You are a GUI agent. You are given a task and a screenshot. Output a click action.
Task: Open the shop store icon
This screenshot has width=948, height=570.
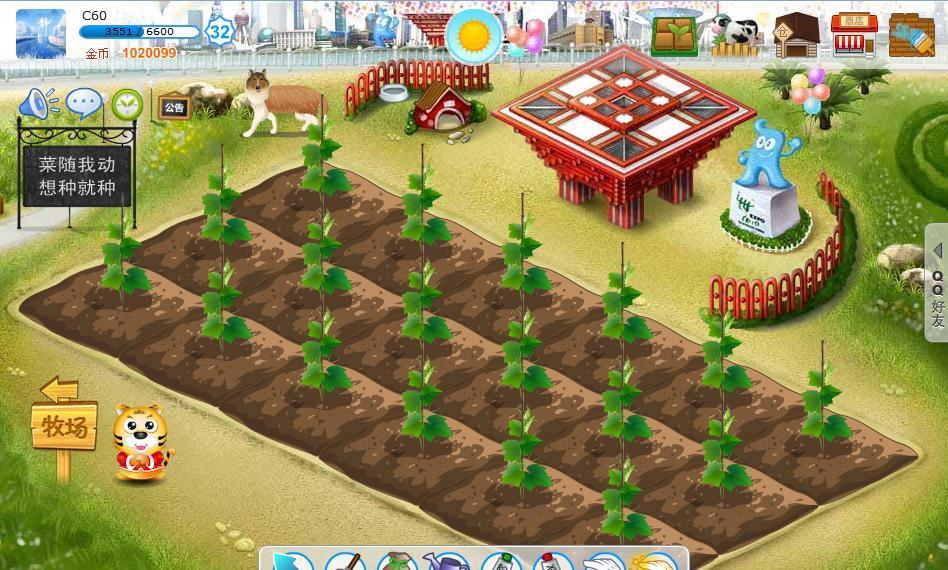pos(854,35)
